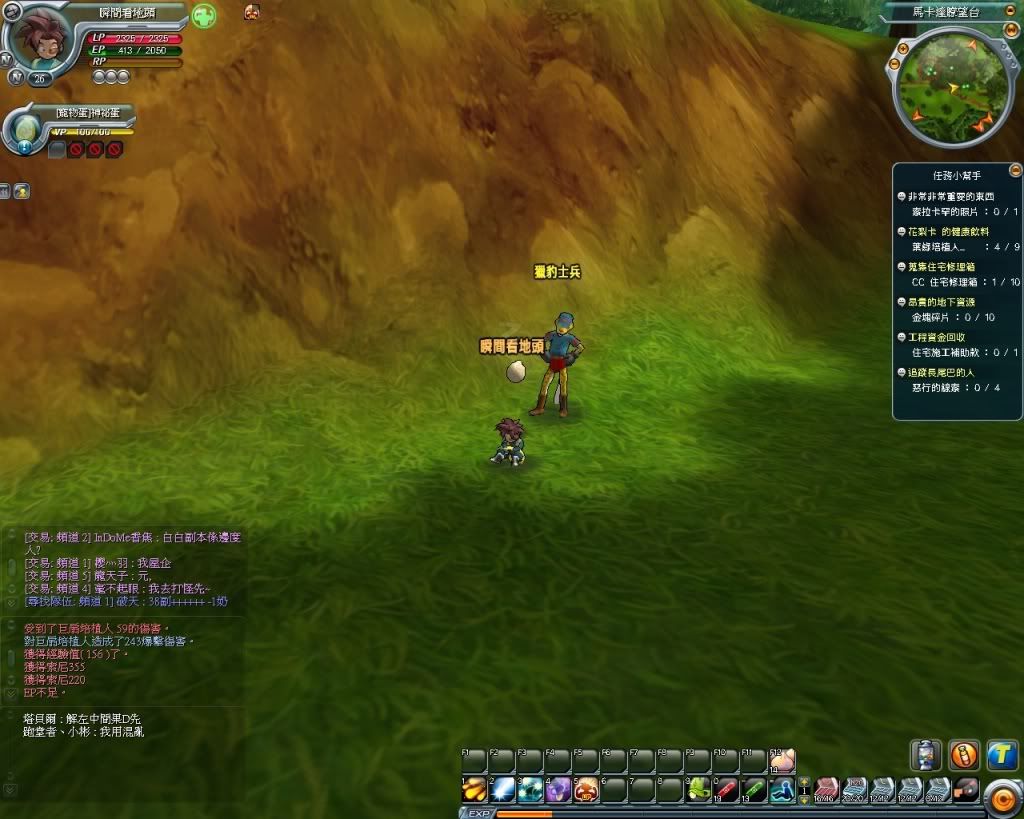
Task: Open the orange capsule button
Action: [964, 755]
